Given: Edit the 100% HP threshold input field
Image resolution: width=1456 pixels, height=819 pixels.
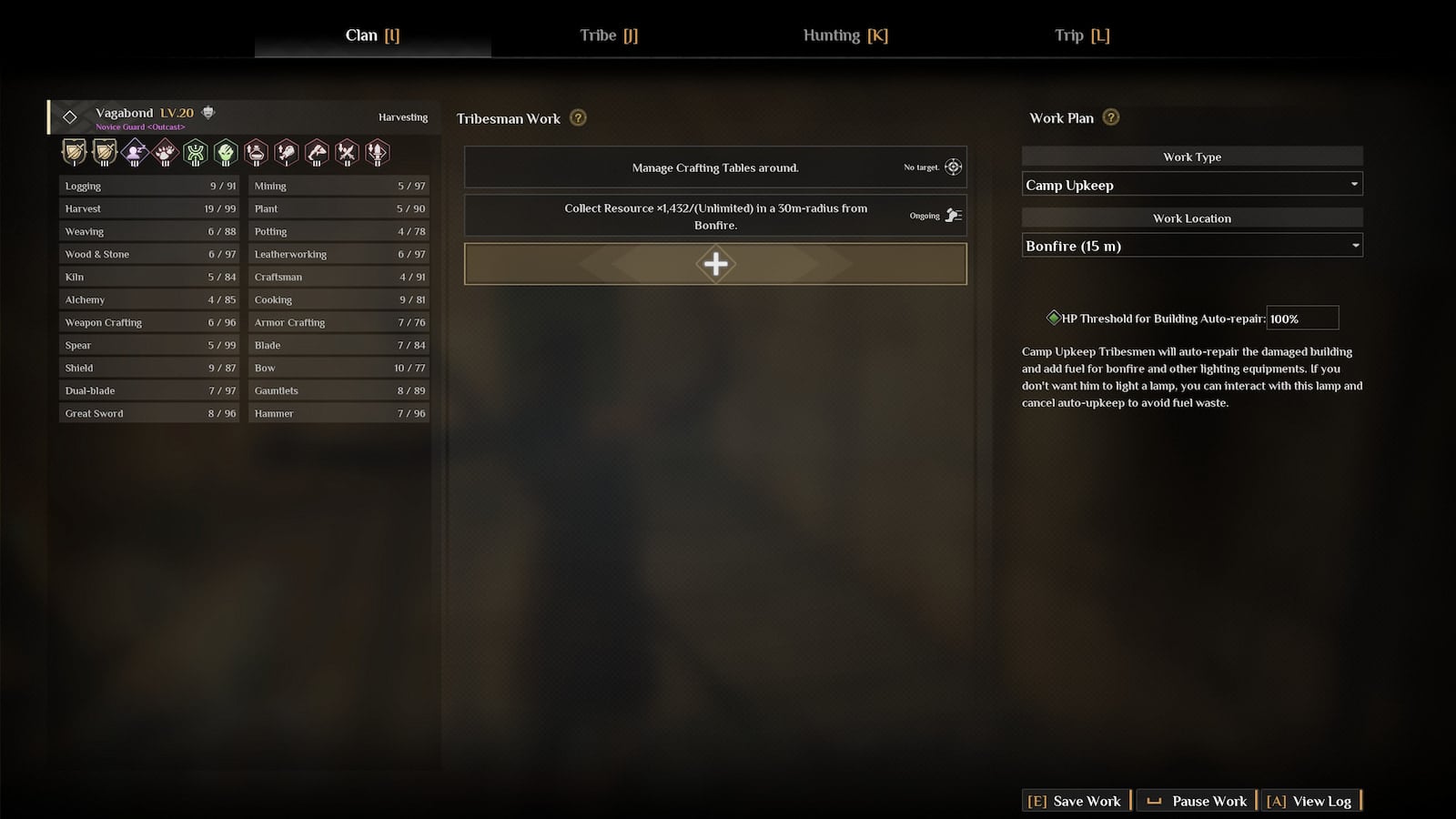Looking at the screenshot, I should (x=1303, y=318).
